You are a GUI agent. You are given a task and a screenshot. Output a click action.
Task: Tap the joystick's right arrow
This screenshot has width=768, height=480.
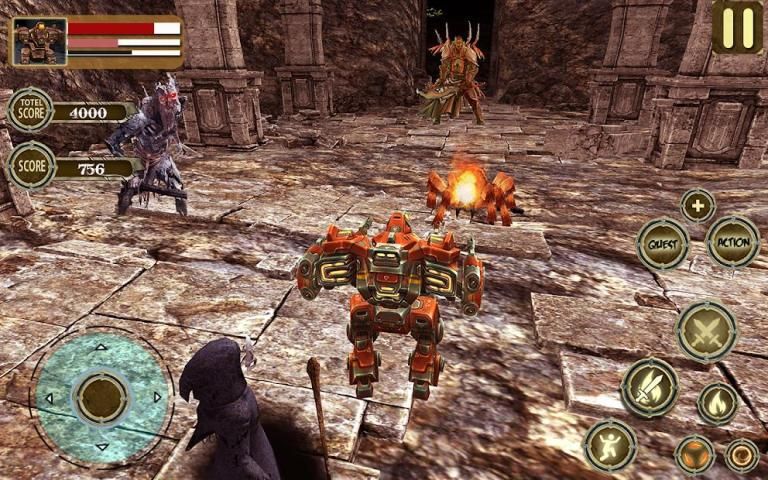point(157,397)
